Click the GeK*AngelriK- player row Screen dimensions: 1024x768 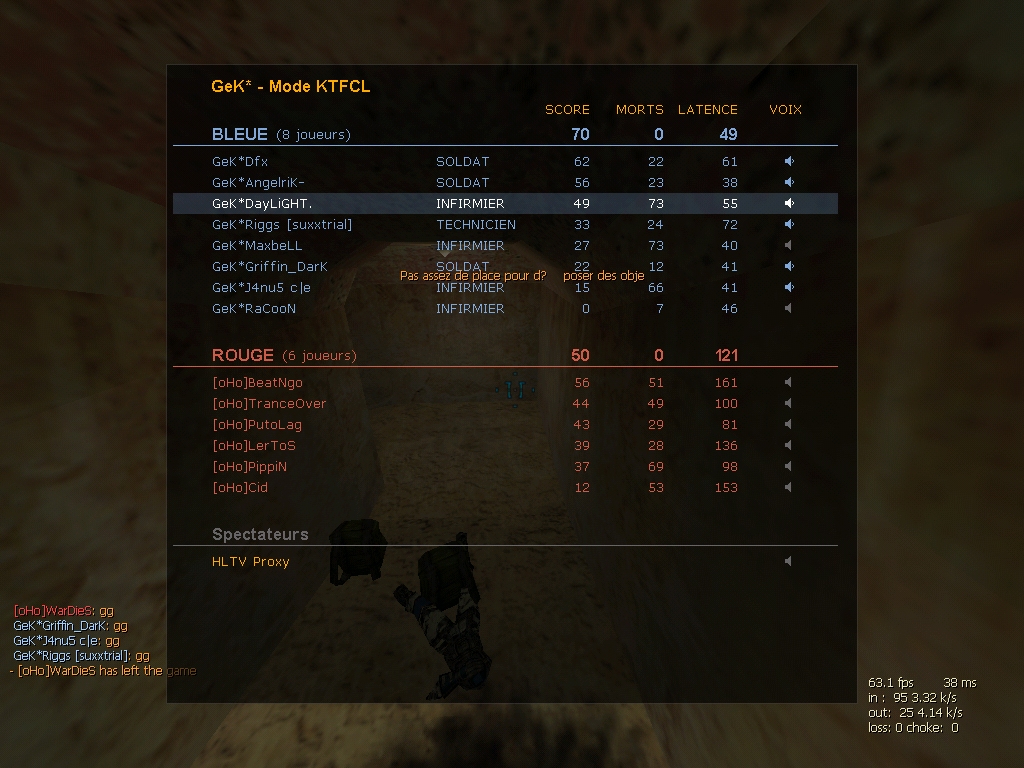[x=258, y=182]
